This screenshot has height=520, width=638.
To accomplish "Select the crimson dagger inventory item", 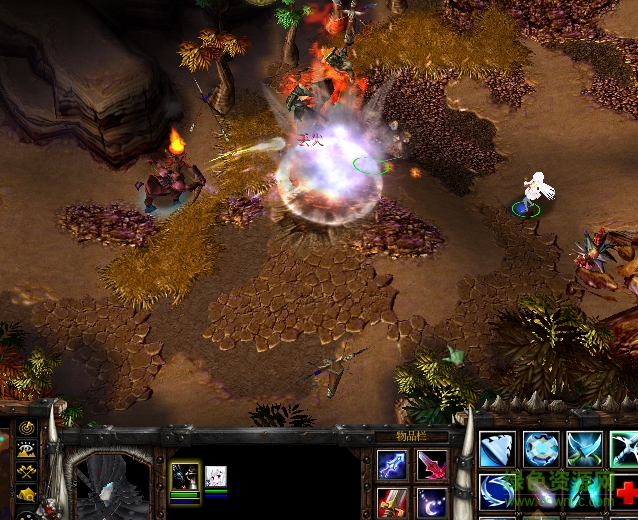I will (x=432, y=465).
